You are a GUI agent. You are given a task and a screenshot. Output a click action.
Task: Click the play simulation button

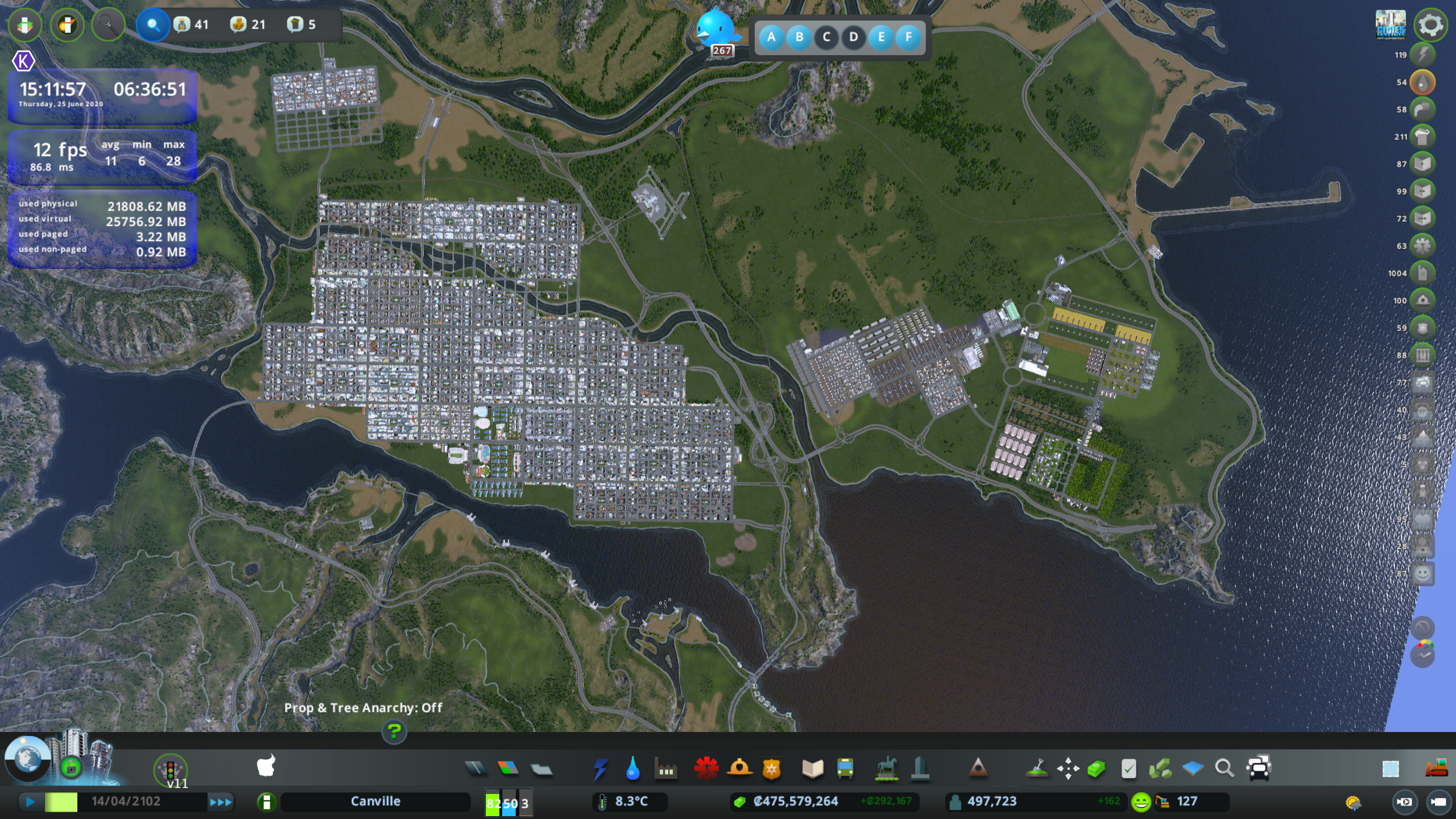click(31, 802)
